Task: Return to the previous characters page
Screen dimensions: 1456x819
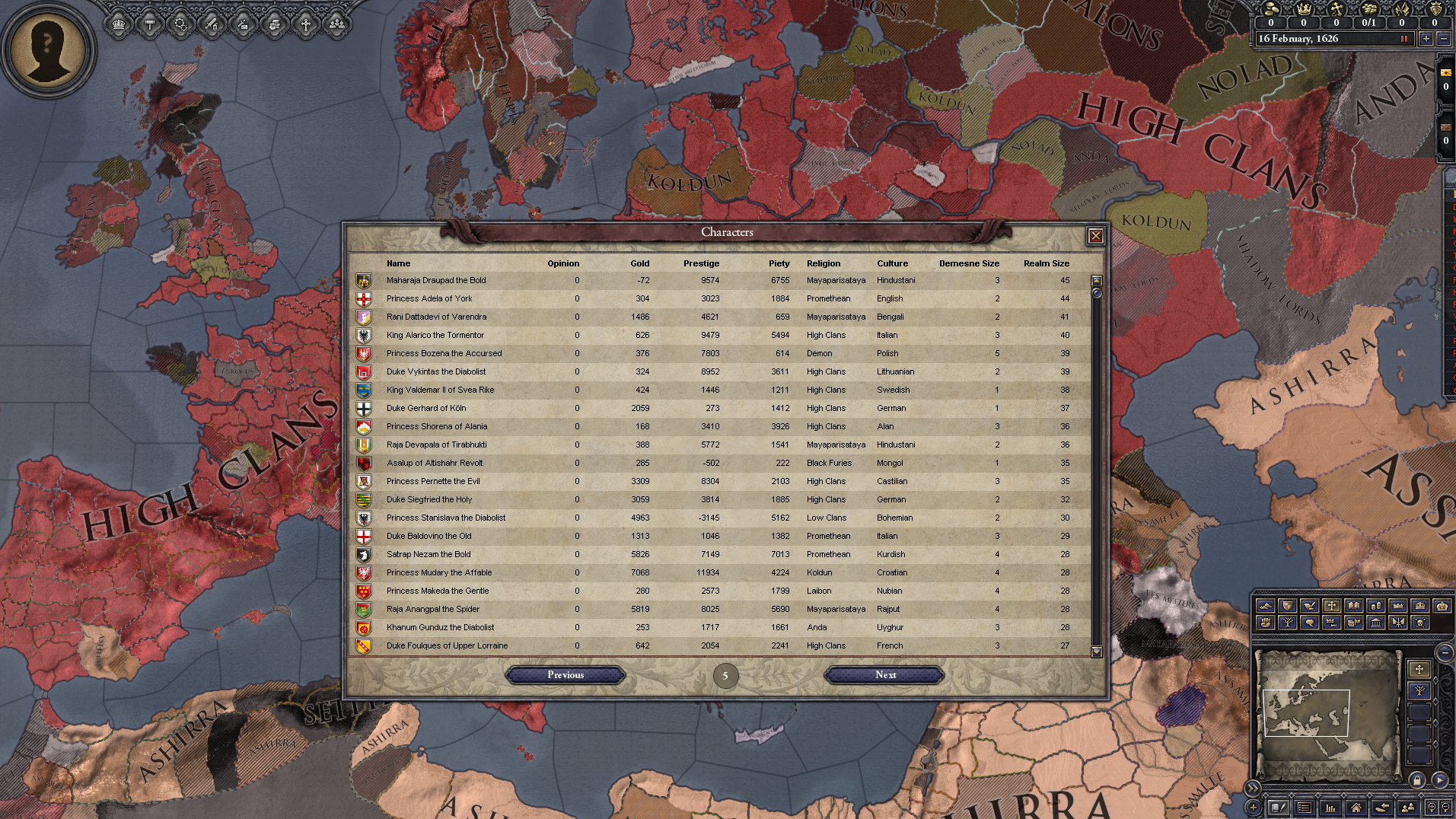Action: click(x=565, y=674)
